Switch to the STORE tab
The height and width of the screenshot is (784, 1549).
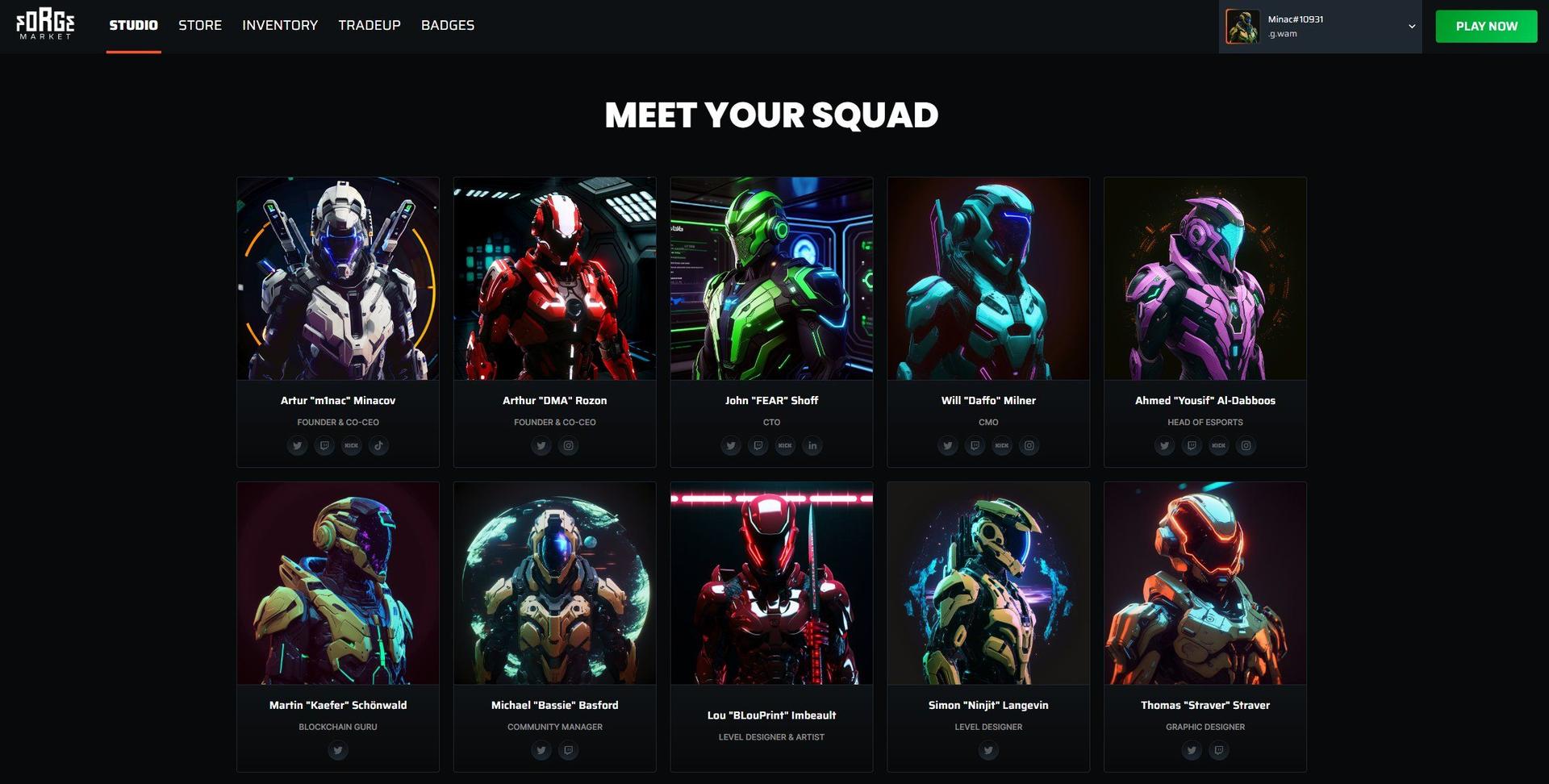[x=199, y=25]
